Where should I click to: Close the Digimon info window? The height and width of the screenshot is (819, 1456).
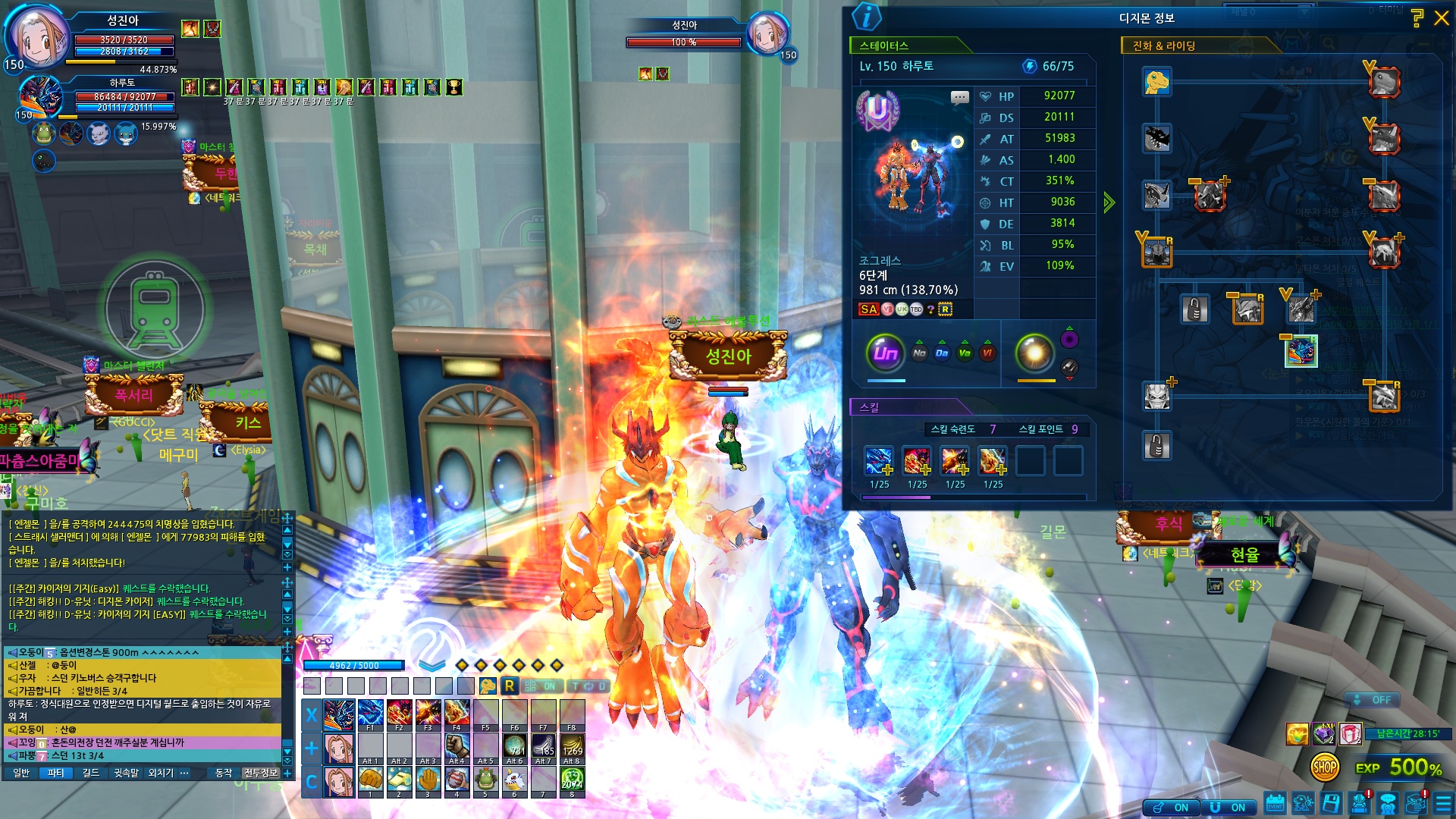click(x=1441, y=18)
